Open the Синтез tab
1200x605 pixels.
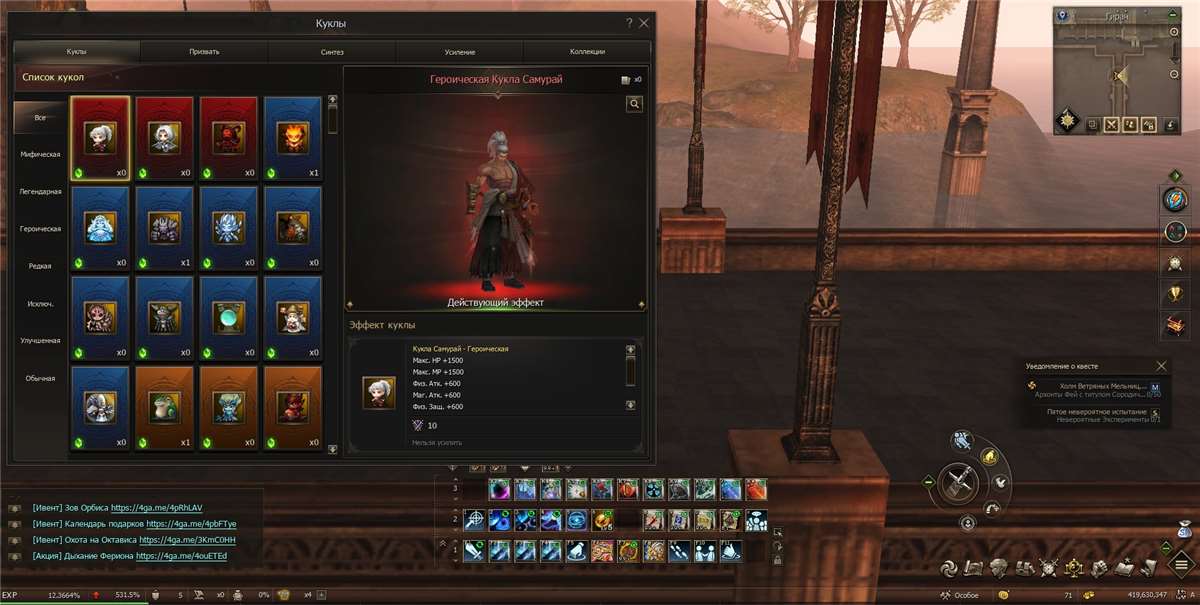332,51
